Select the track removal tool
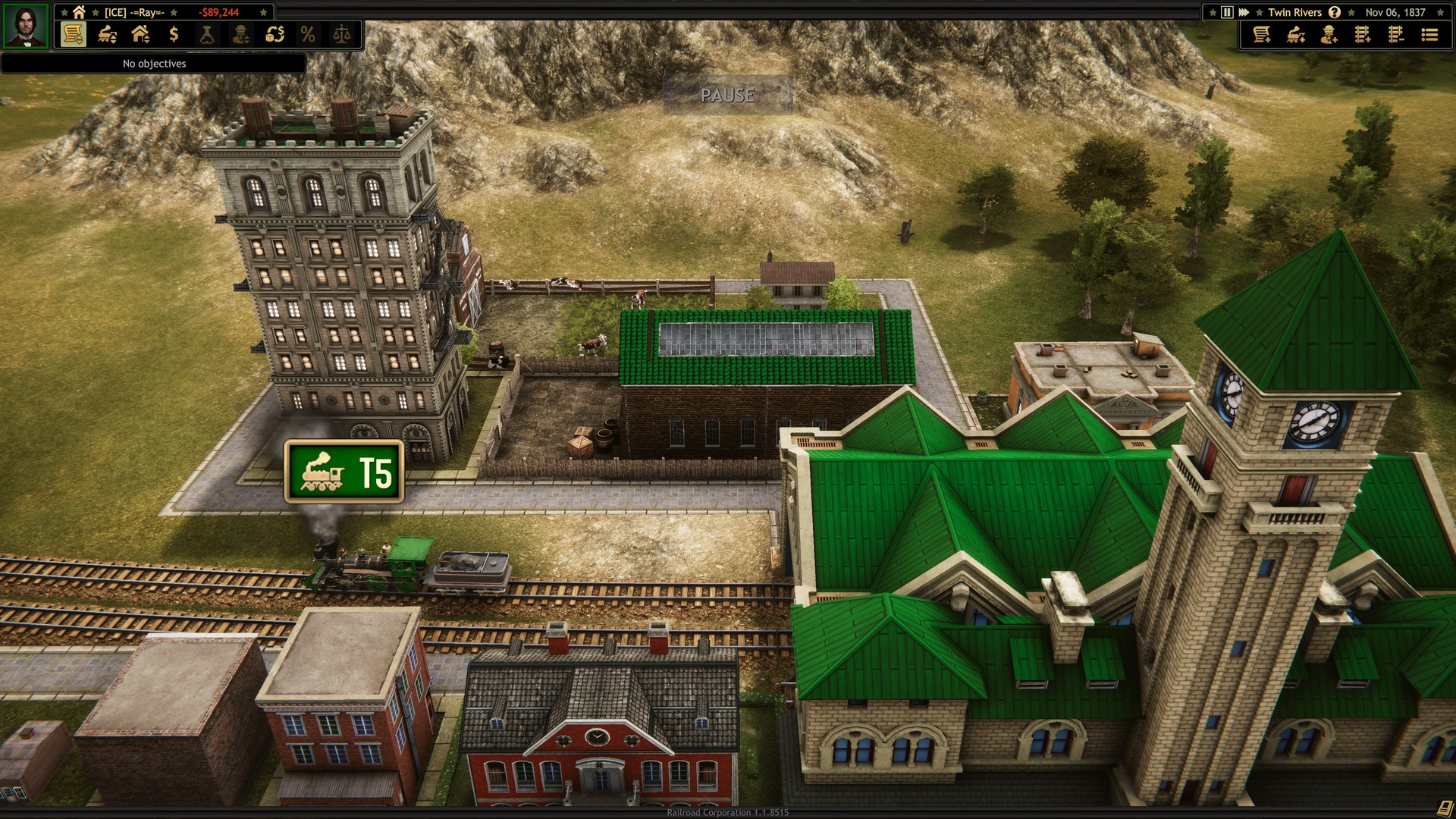 click(x=1395, y=36)
